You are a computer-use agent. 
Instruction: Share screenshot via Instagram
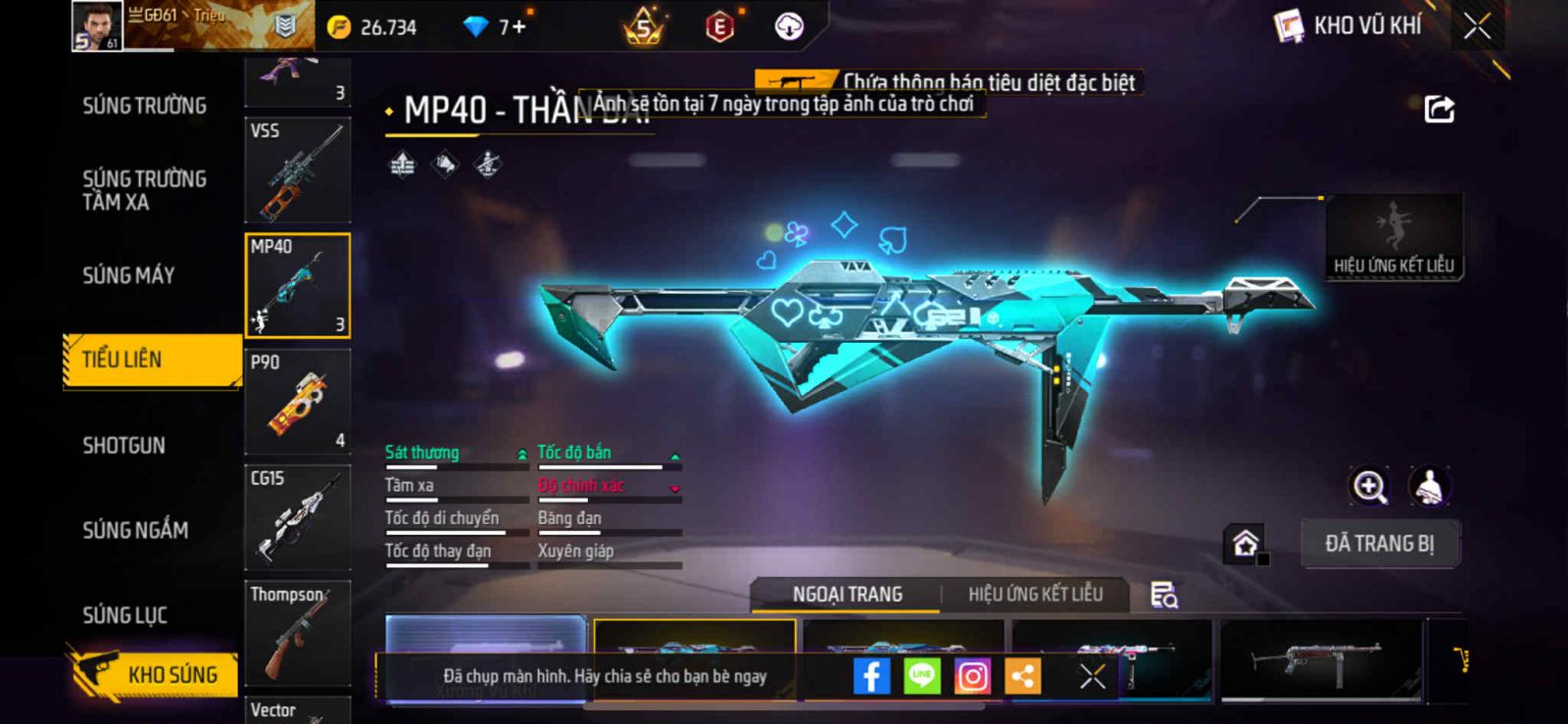pos(972,676)
